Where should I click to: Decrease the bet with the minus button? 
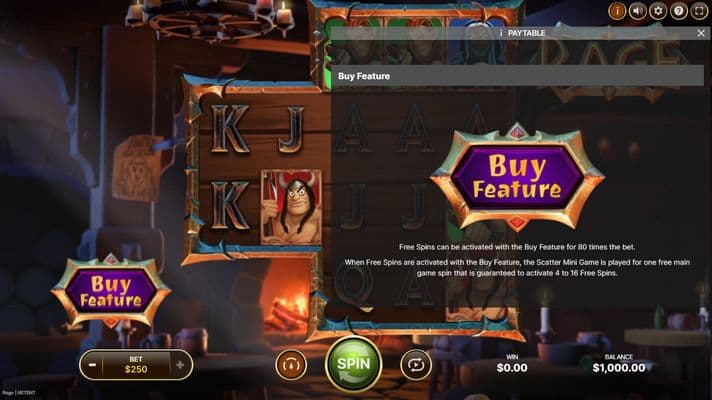(92, 365)
